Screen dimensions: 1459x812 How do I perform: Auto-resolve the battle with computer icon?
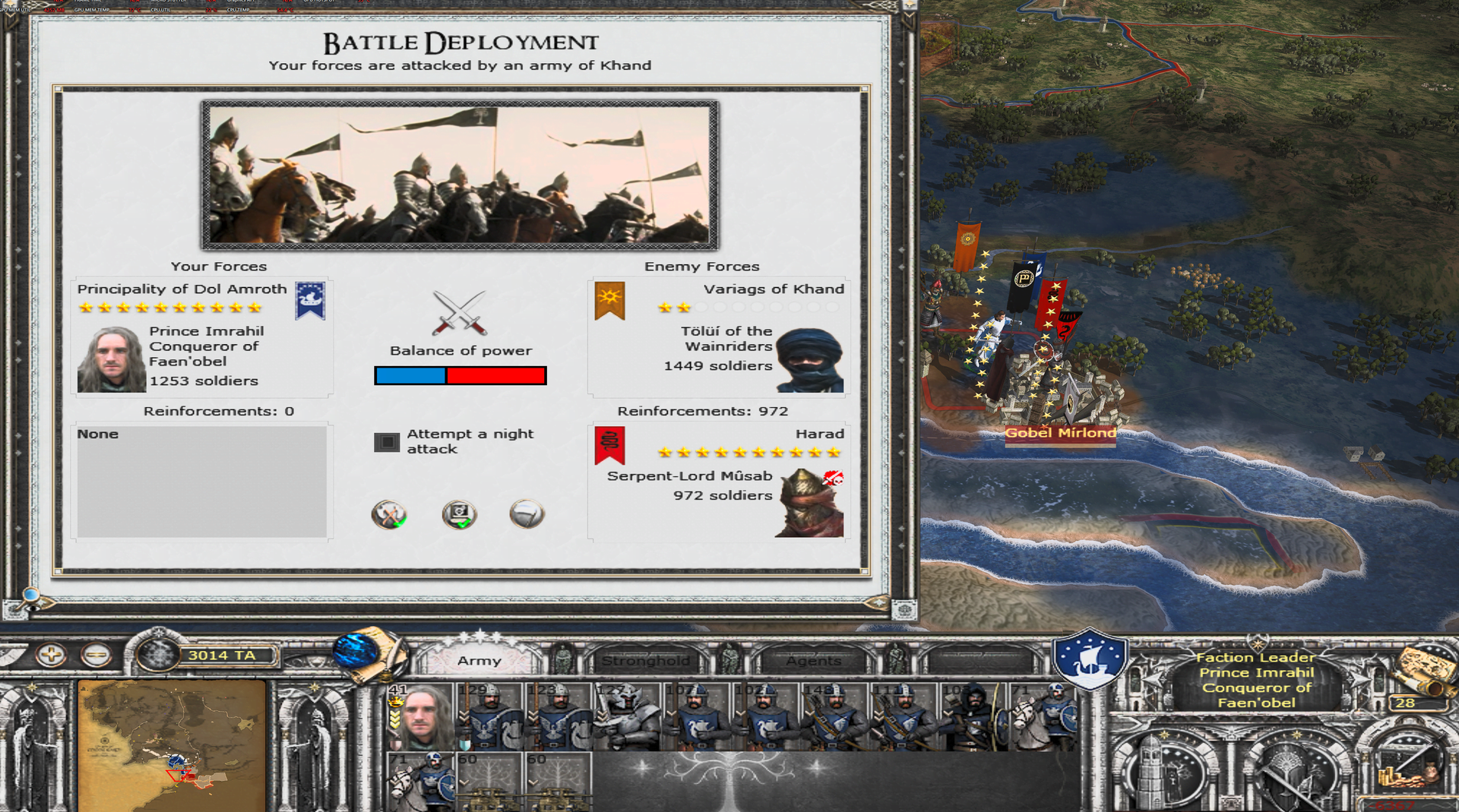[x=459, y=514]
